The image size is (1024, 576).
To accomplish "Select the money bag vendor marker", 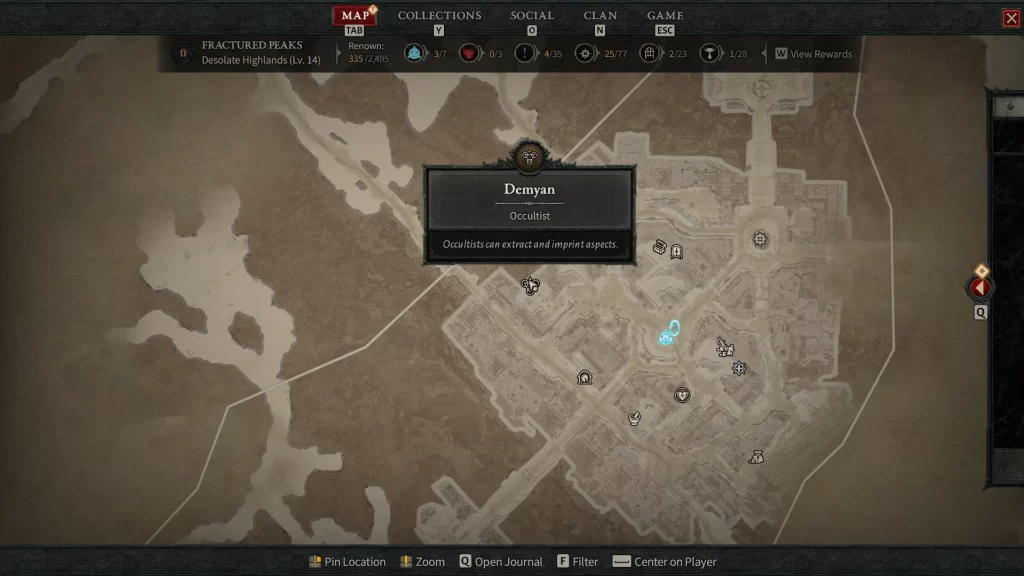I will pos(757,457).
